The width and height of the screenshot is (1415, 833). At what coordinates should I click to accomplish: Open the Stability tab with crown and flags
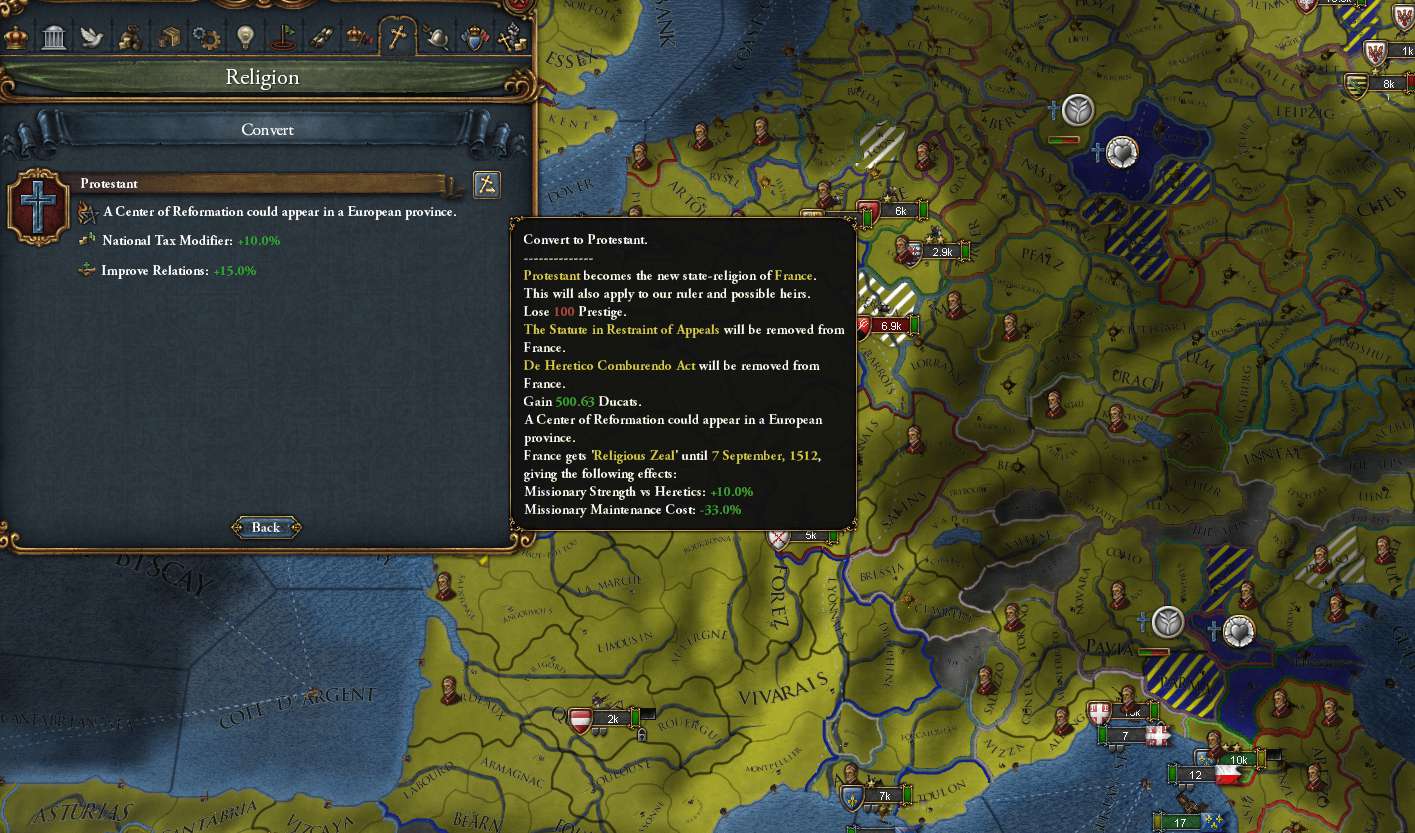point(358,38)
